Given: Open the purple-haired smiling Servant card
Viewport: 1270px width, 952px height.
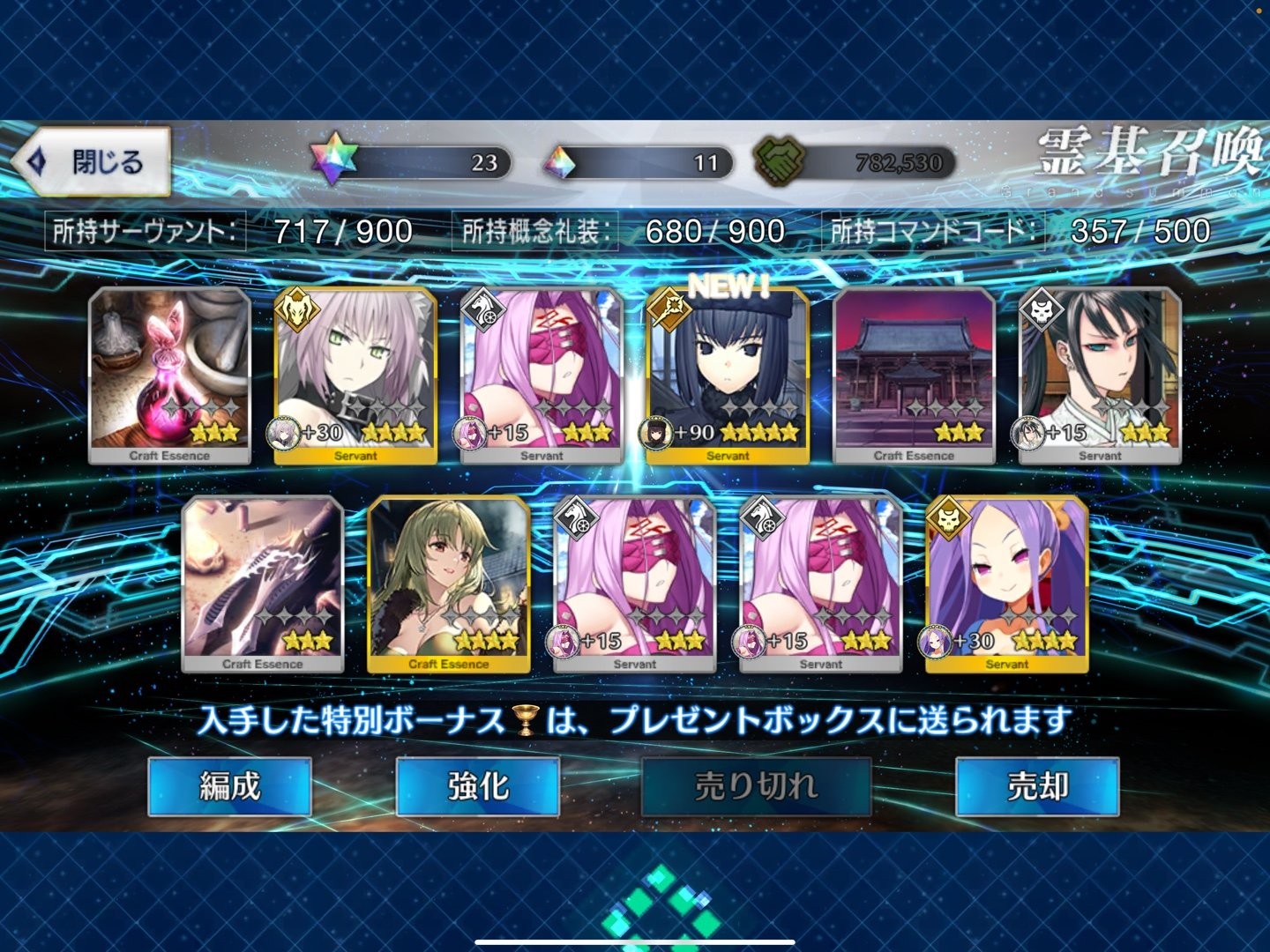Looking at the screenshot, I should [1006, 584].
